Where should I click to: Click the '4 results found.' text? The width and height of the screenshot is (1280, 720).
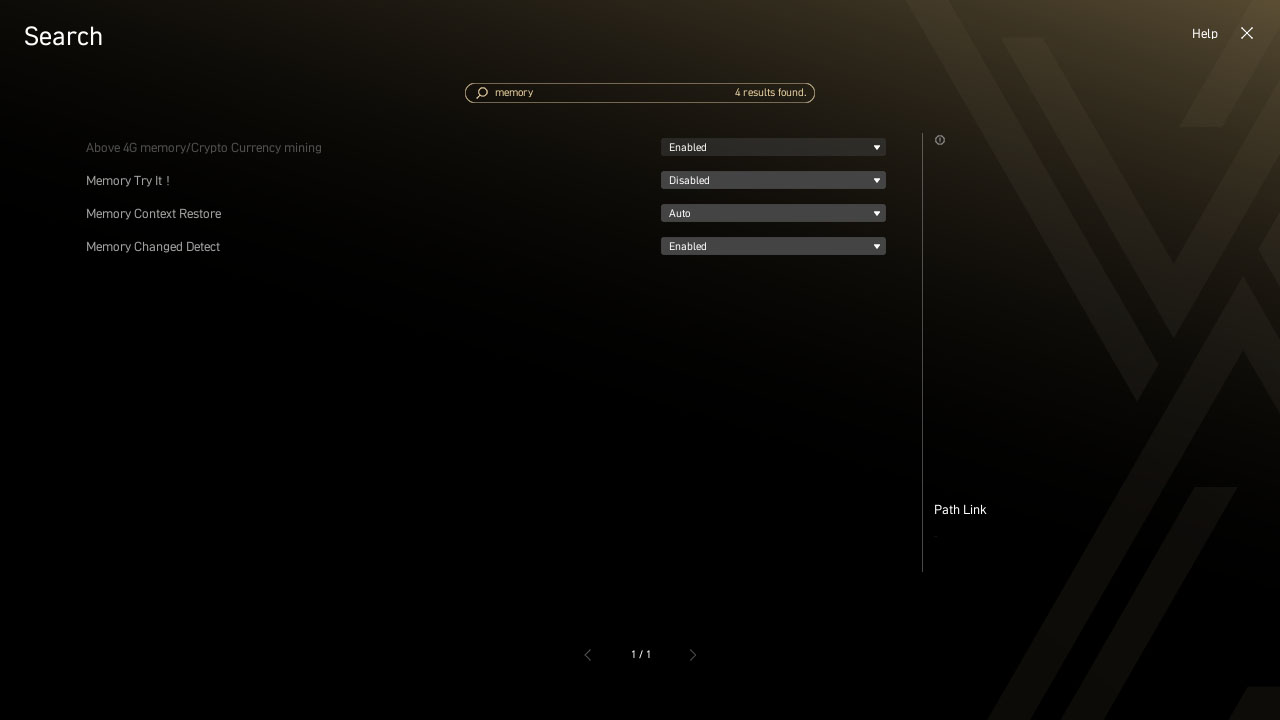770,92
